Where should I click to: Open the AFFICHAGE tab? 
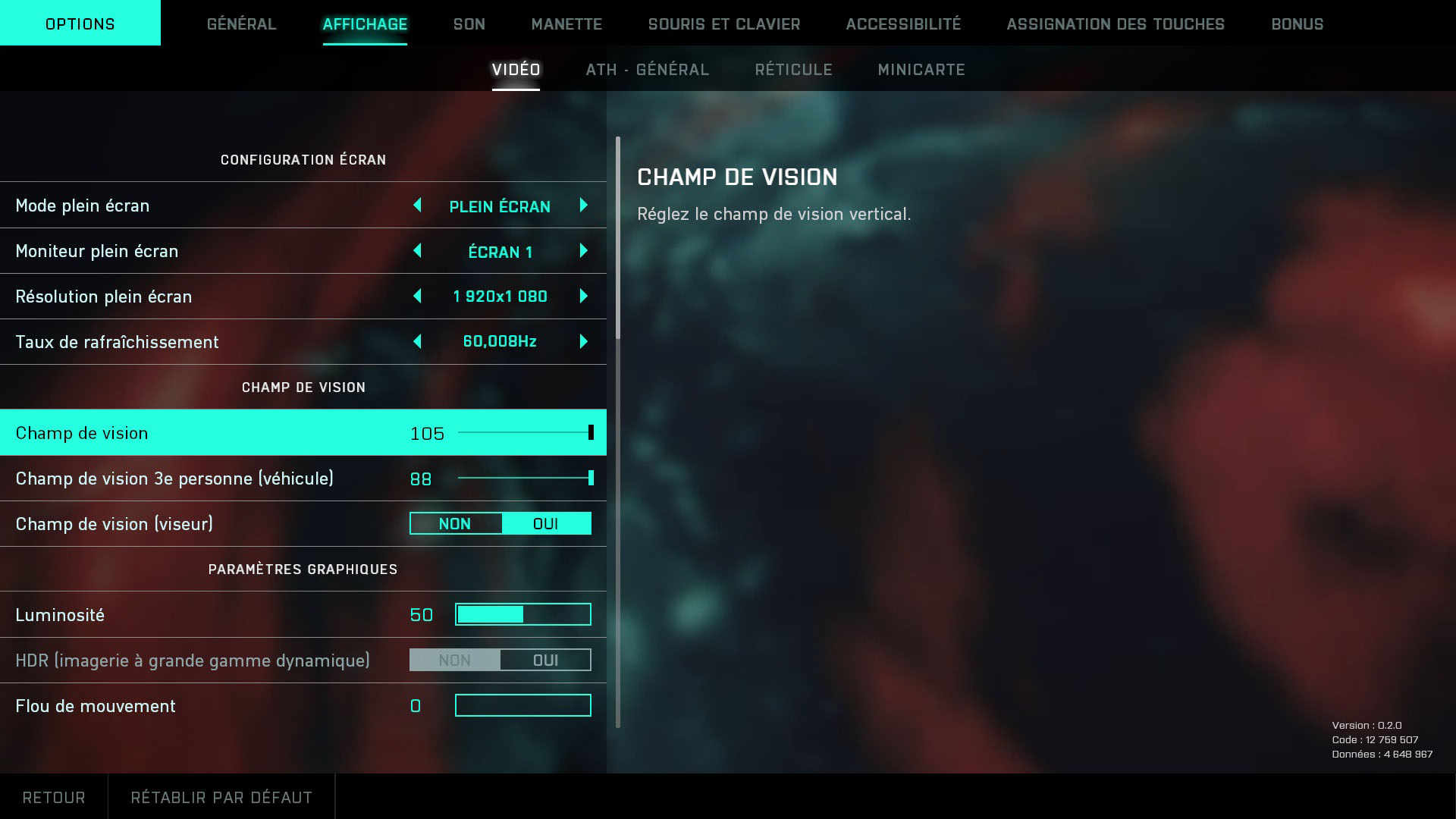[x=365, y=24]
